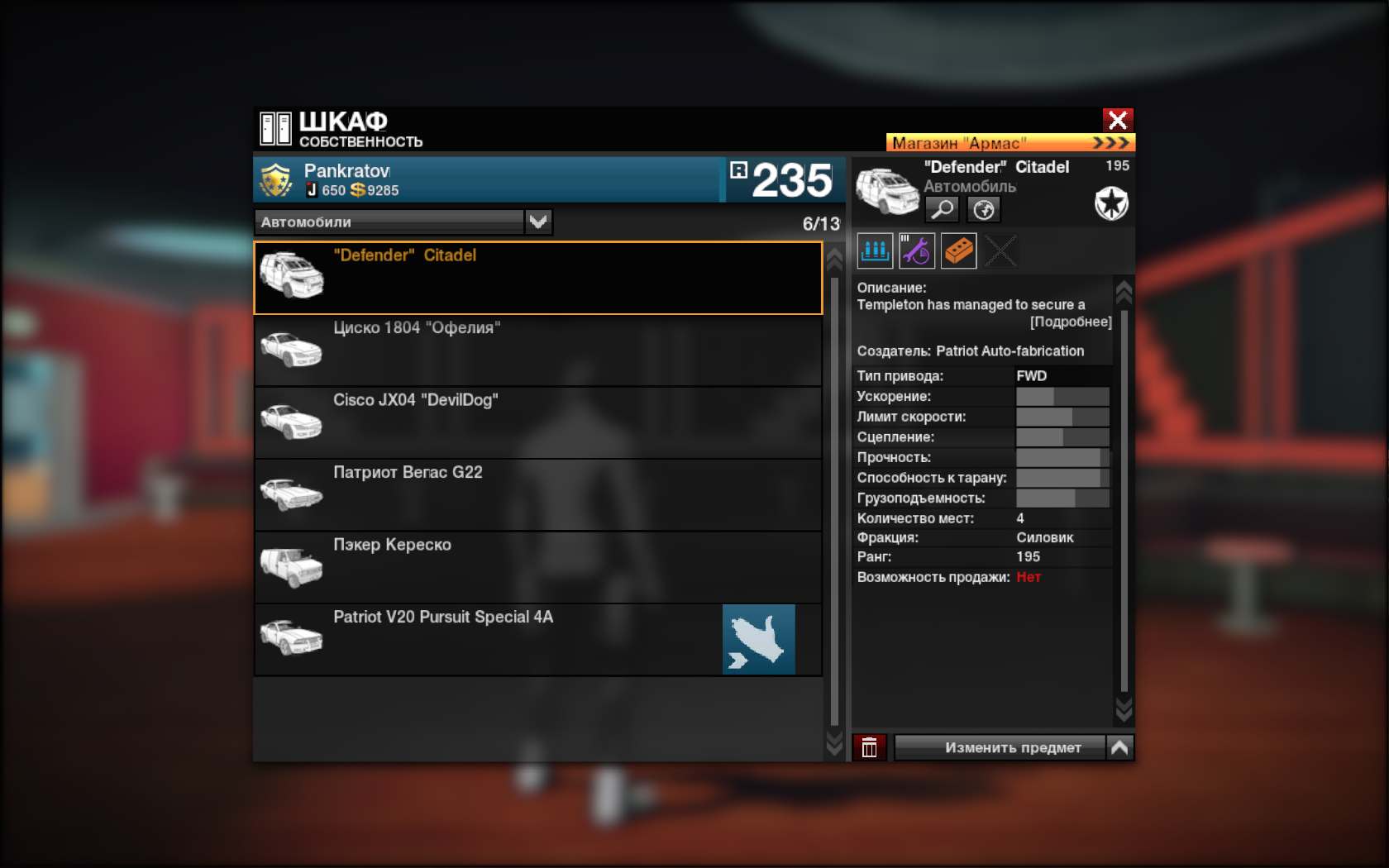The width and height of the screenshot is (1389, 868).
Task: Close the wardrobe window with the red X
Action: click(x=1118, y=121)
